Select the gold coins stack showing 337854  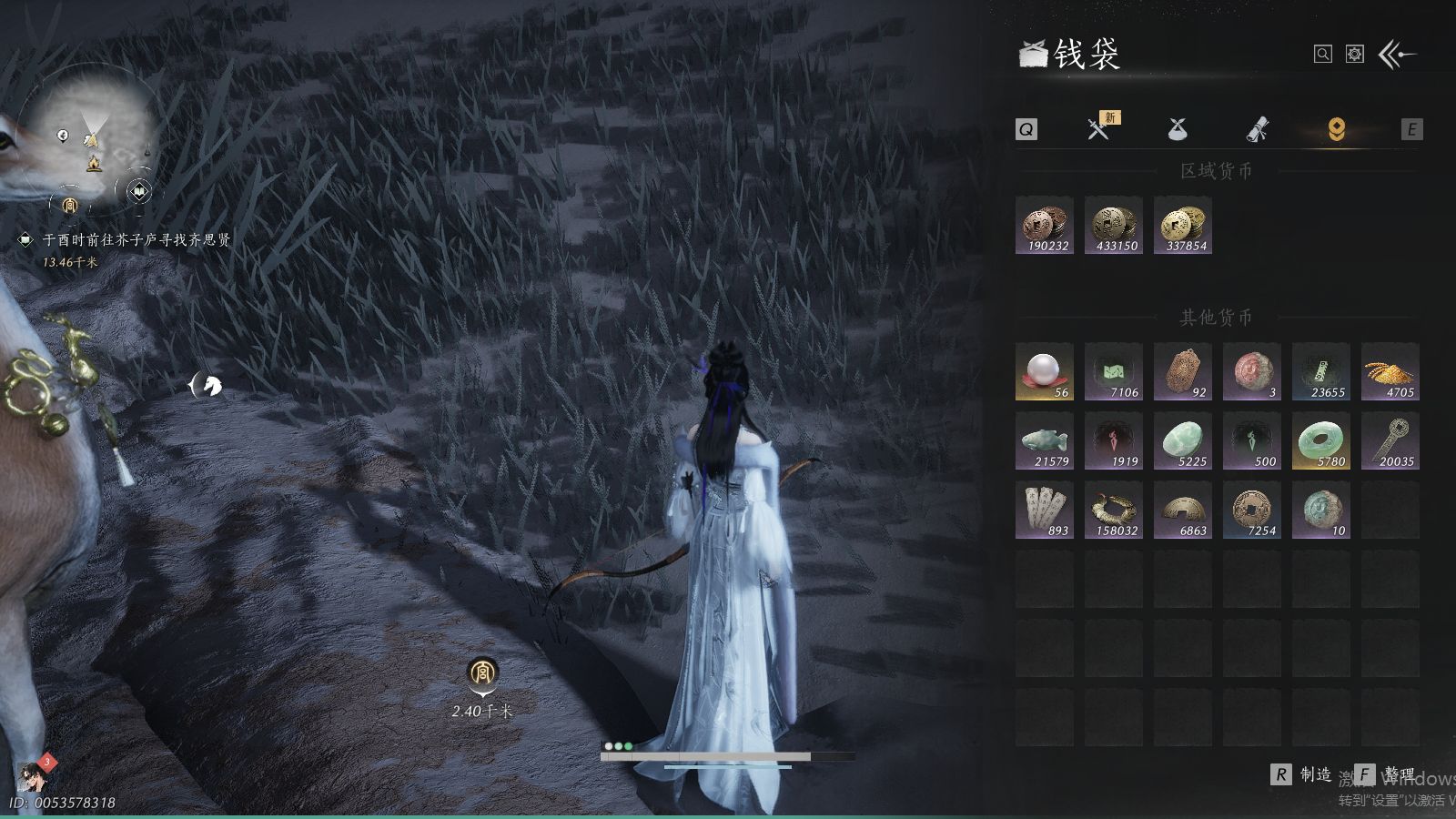pyautogui.click(x=1183, y=226)
